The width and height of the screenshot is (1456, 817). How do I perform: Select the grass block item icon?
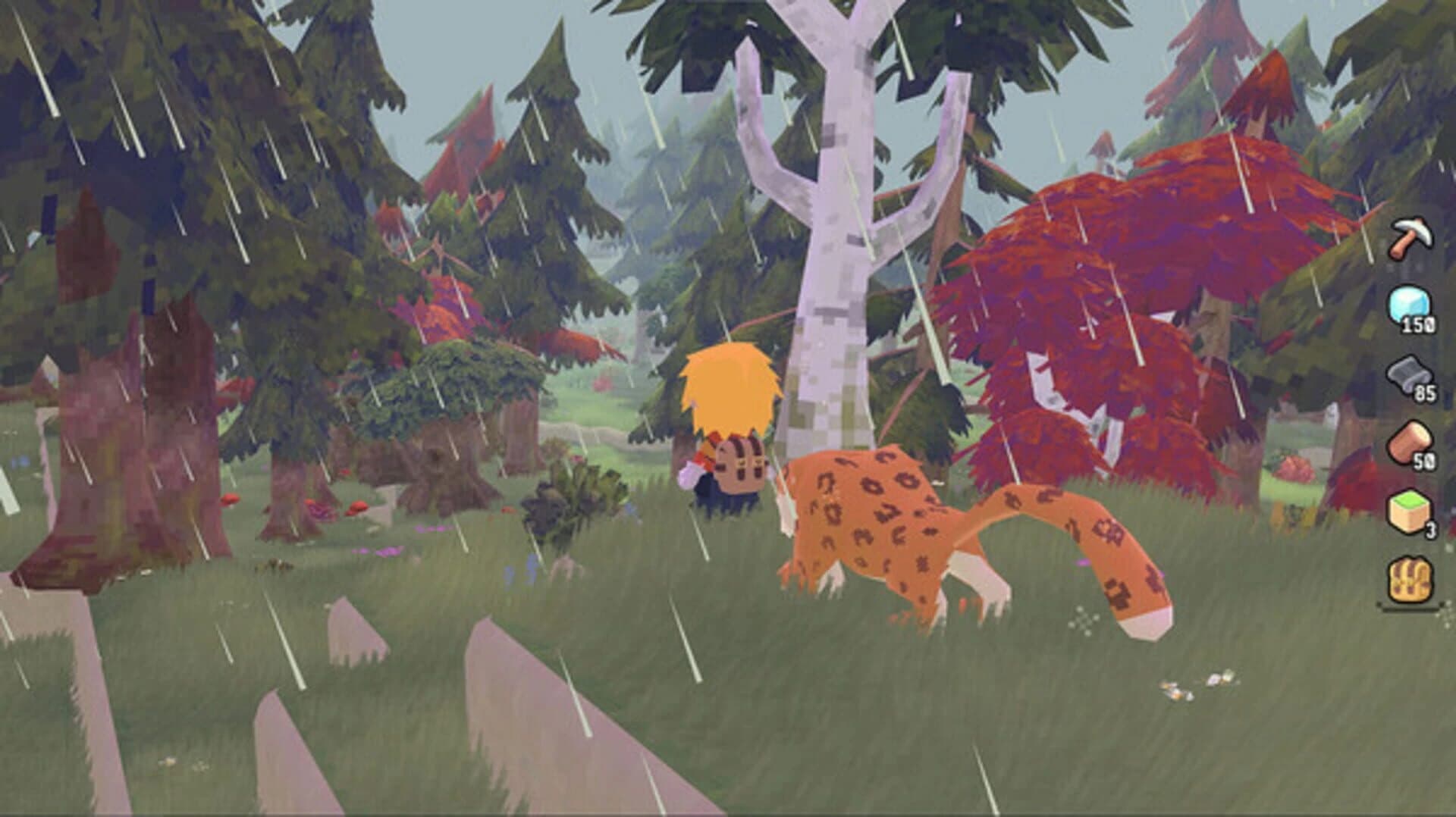pyautogui.click(x=1407, y=509)
